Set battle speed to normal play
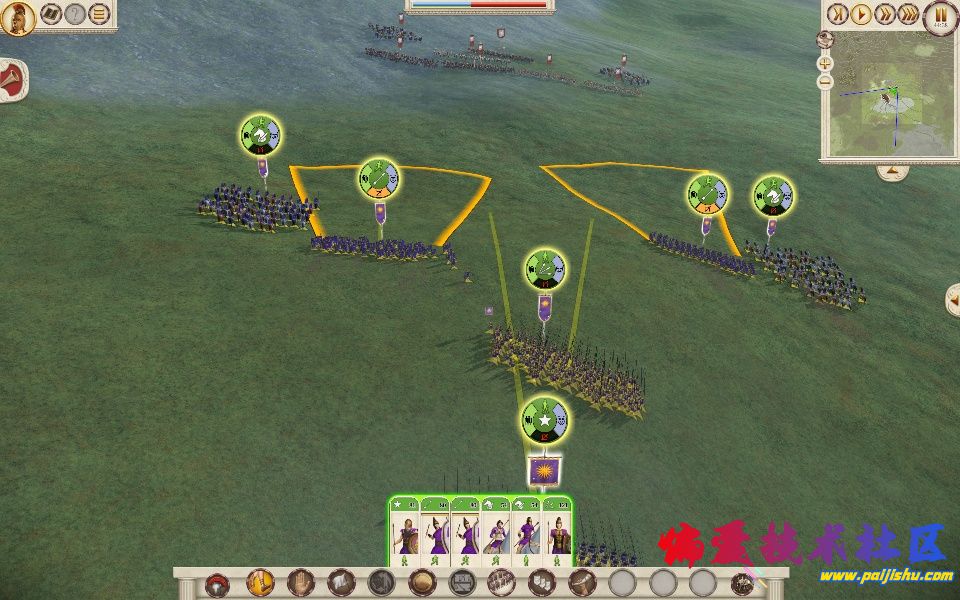Image resolution: width=960 pixels, height=600 pixels. (861, 15)
